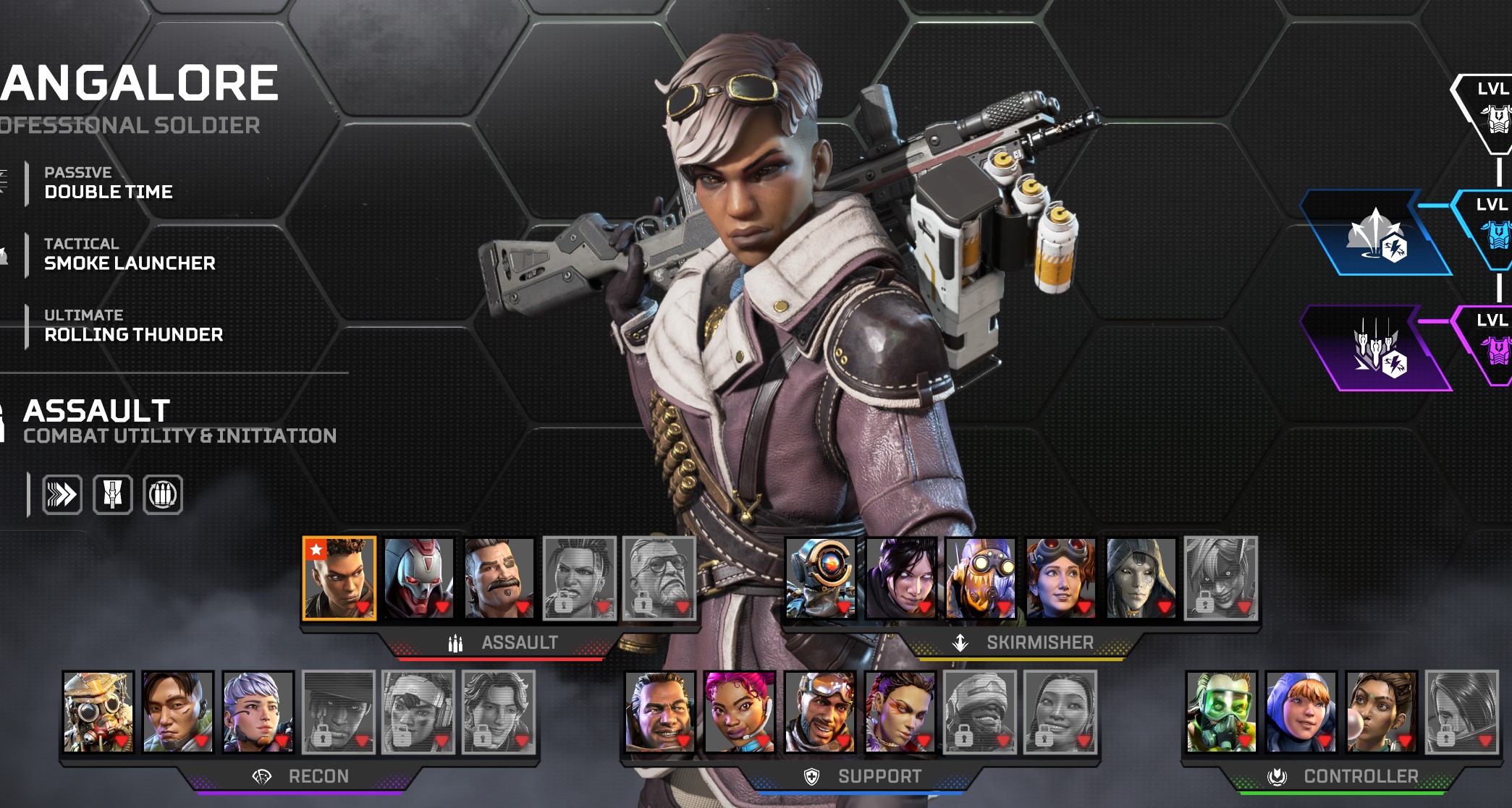Choose the hooded Ash portrait
The height and width of the screenshot is (808, 1512).
tap(1141, 578)
